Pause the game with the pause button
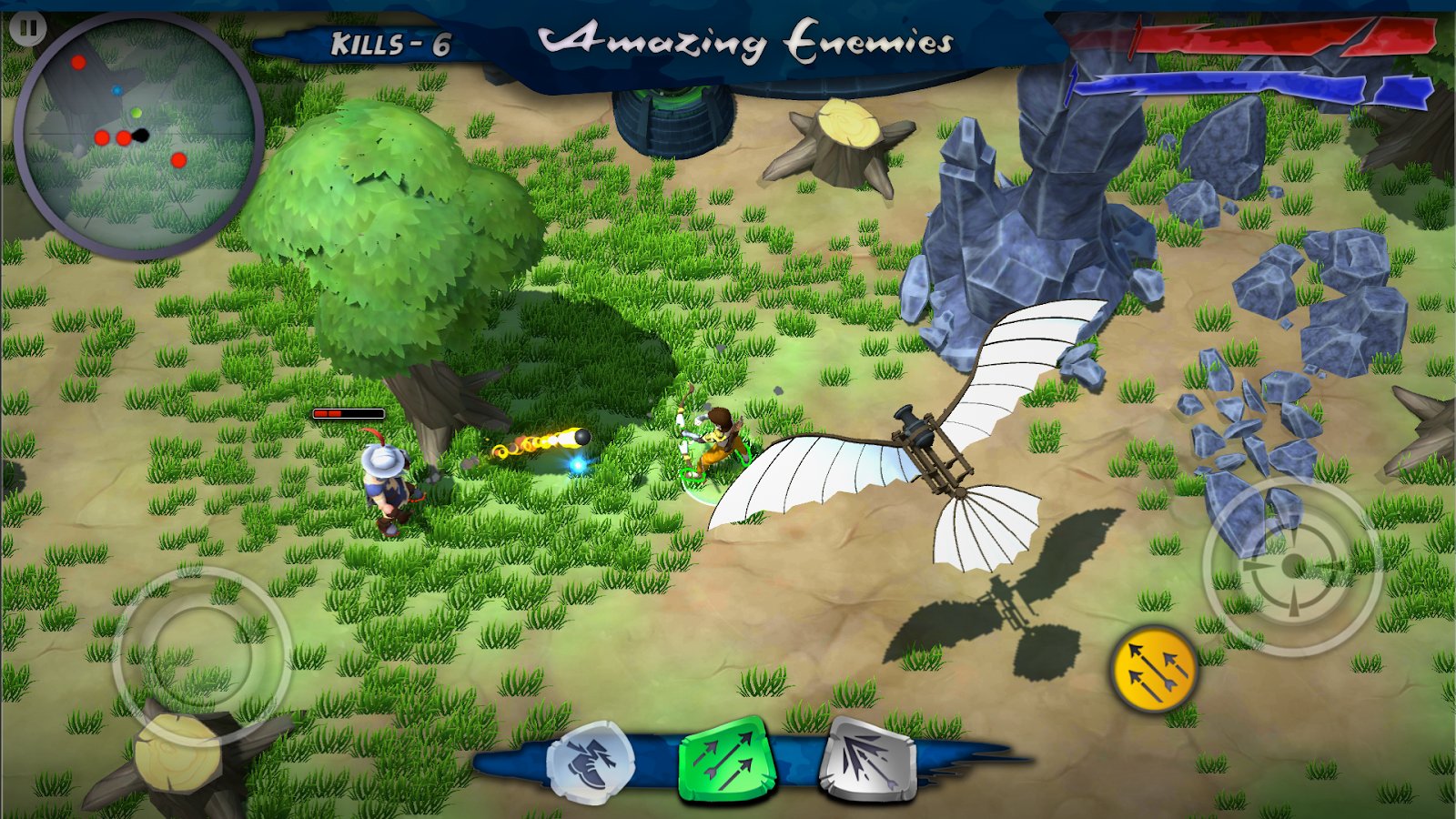The width and height of the screenshot is (1456, 819). tap(28, 29)
